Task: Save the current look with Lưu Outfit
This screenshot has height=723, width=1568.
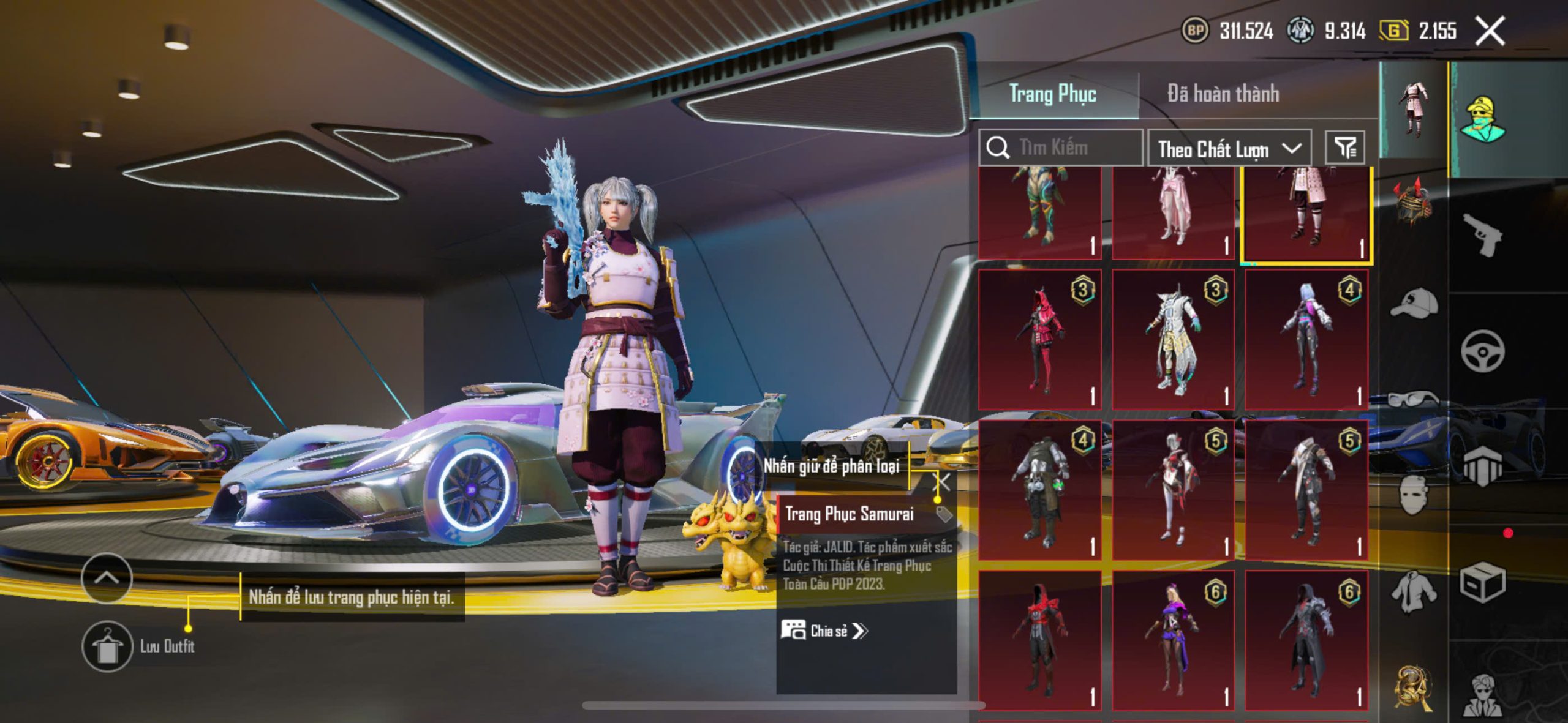Action: pos(108,646)
